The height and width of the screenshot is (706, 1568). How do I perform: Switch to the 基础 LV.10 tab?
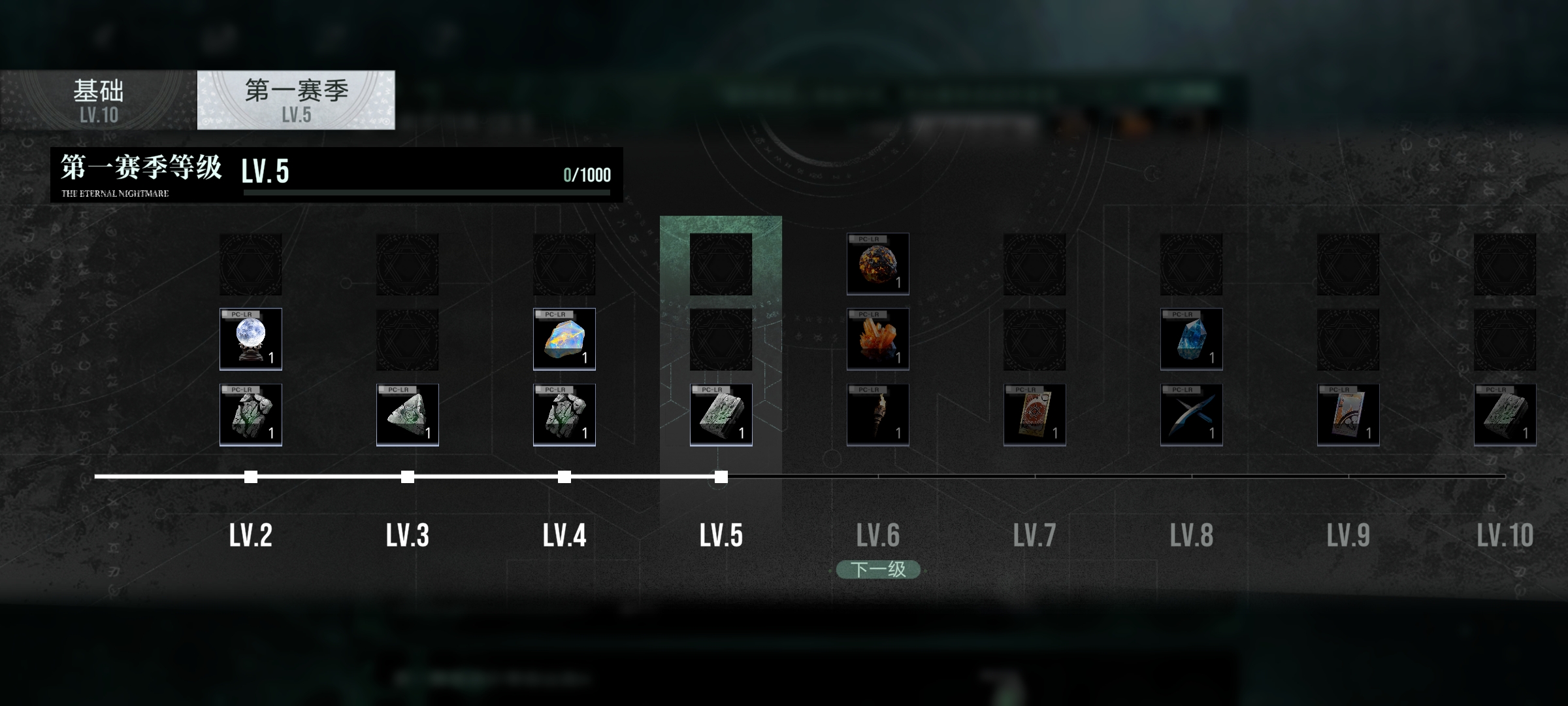[99, 100]
